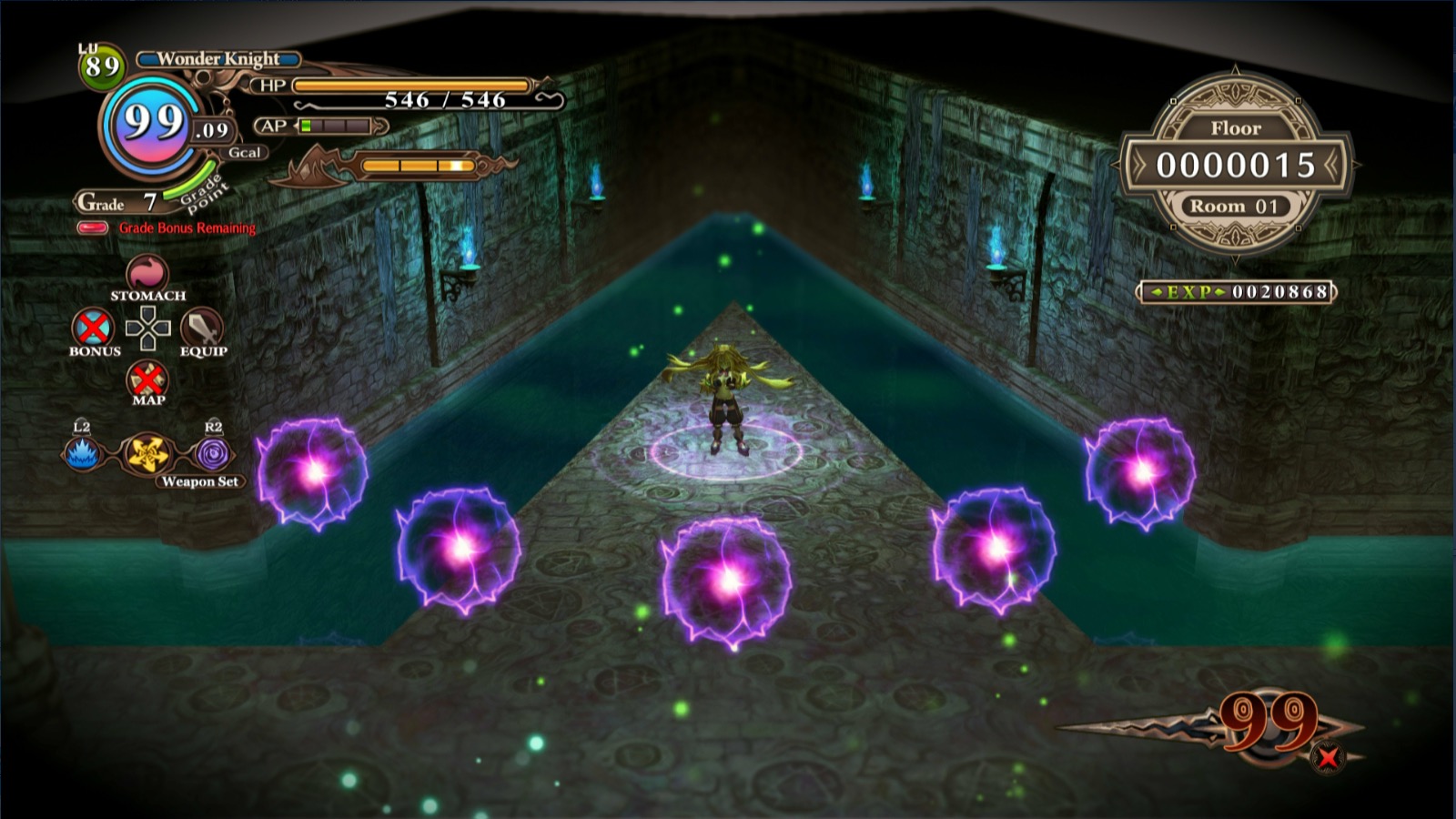
Task: Open the Stomach inventory icon
Action: tap(147, 273)
